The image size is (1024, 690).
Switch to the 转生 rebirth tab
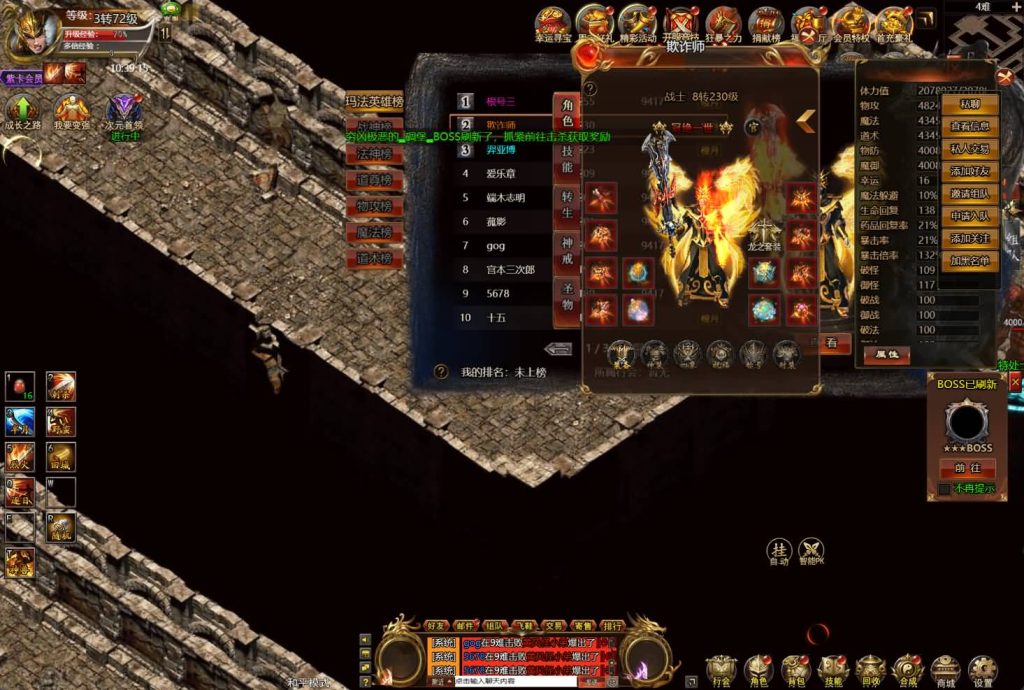coord(567,206)
